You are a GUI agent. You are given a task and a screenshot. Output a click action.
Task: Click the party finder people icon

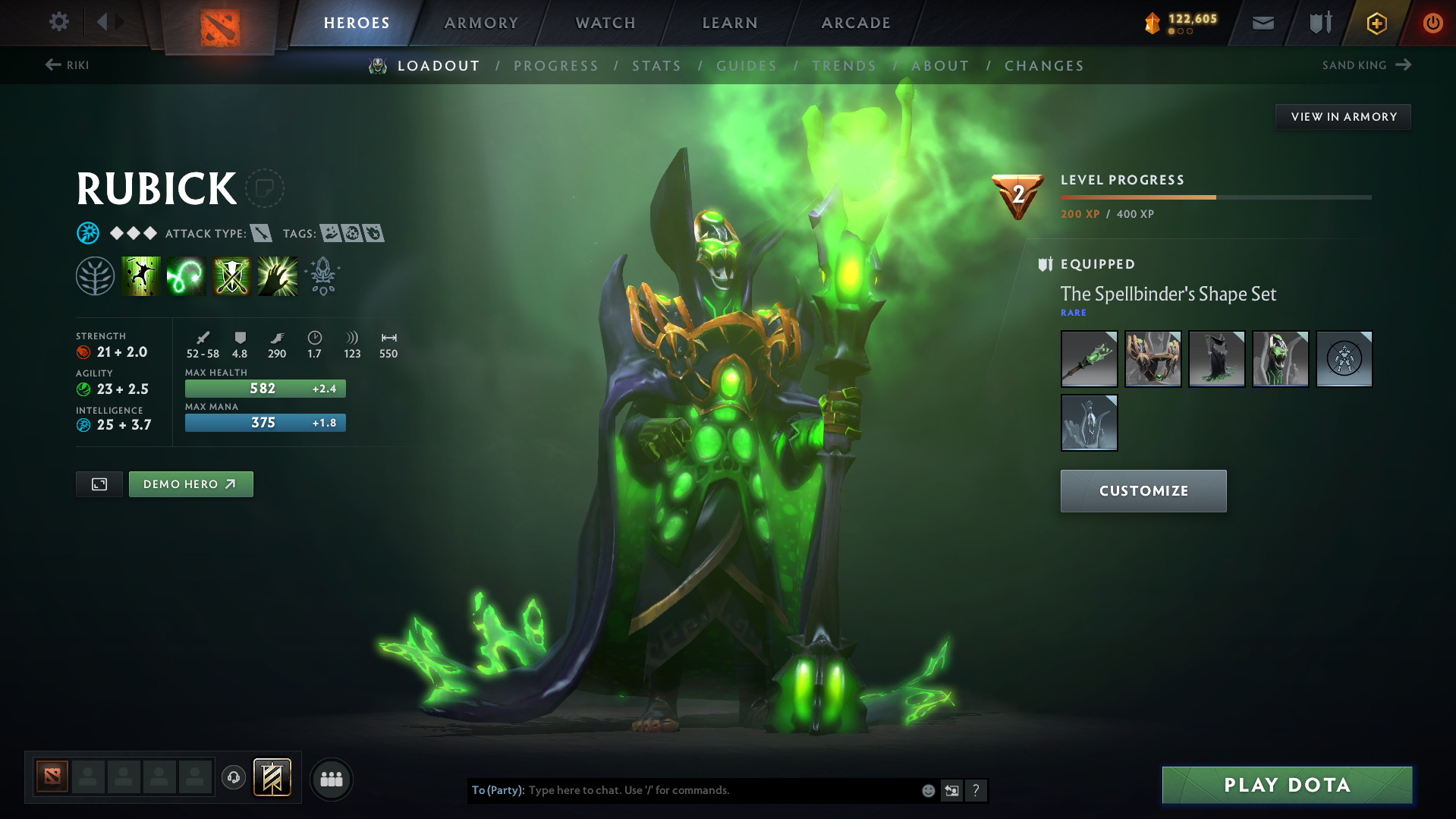coord(331,779)
